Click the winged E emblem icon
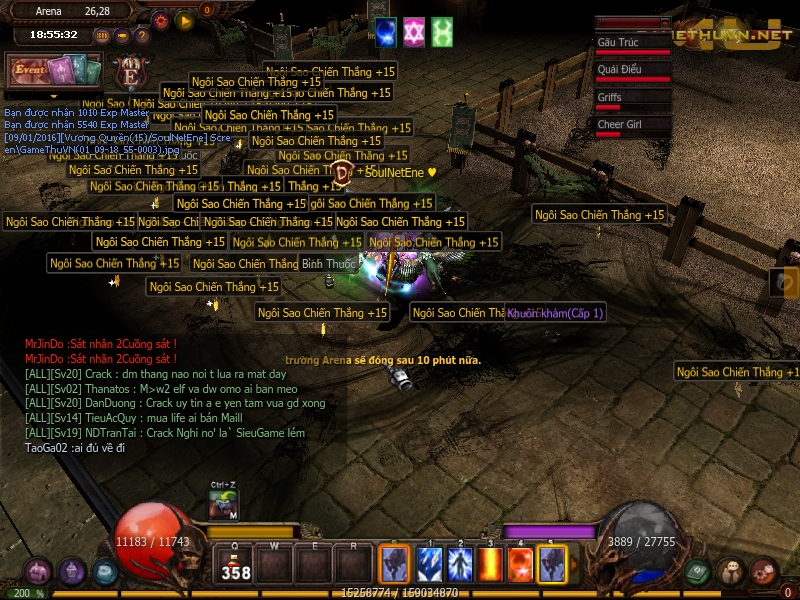The image size is (800, 600). [x=129, y=74]
